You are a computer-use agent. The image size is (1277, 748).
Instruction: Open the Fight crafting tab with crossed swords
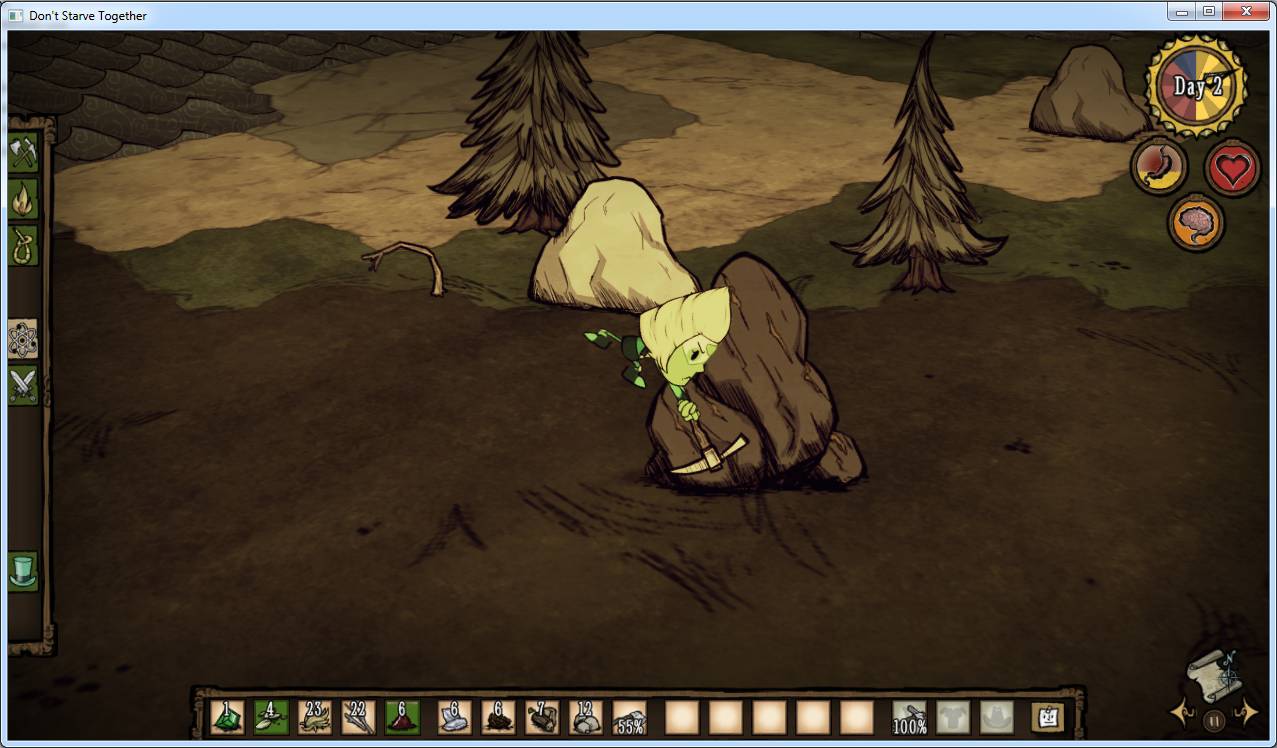(23, 385)
